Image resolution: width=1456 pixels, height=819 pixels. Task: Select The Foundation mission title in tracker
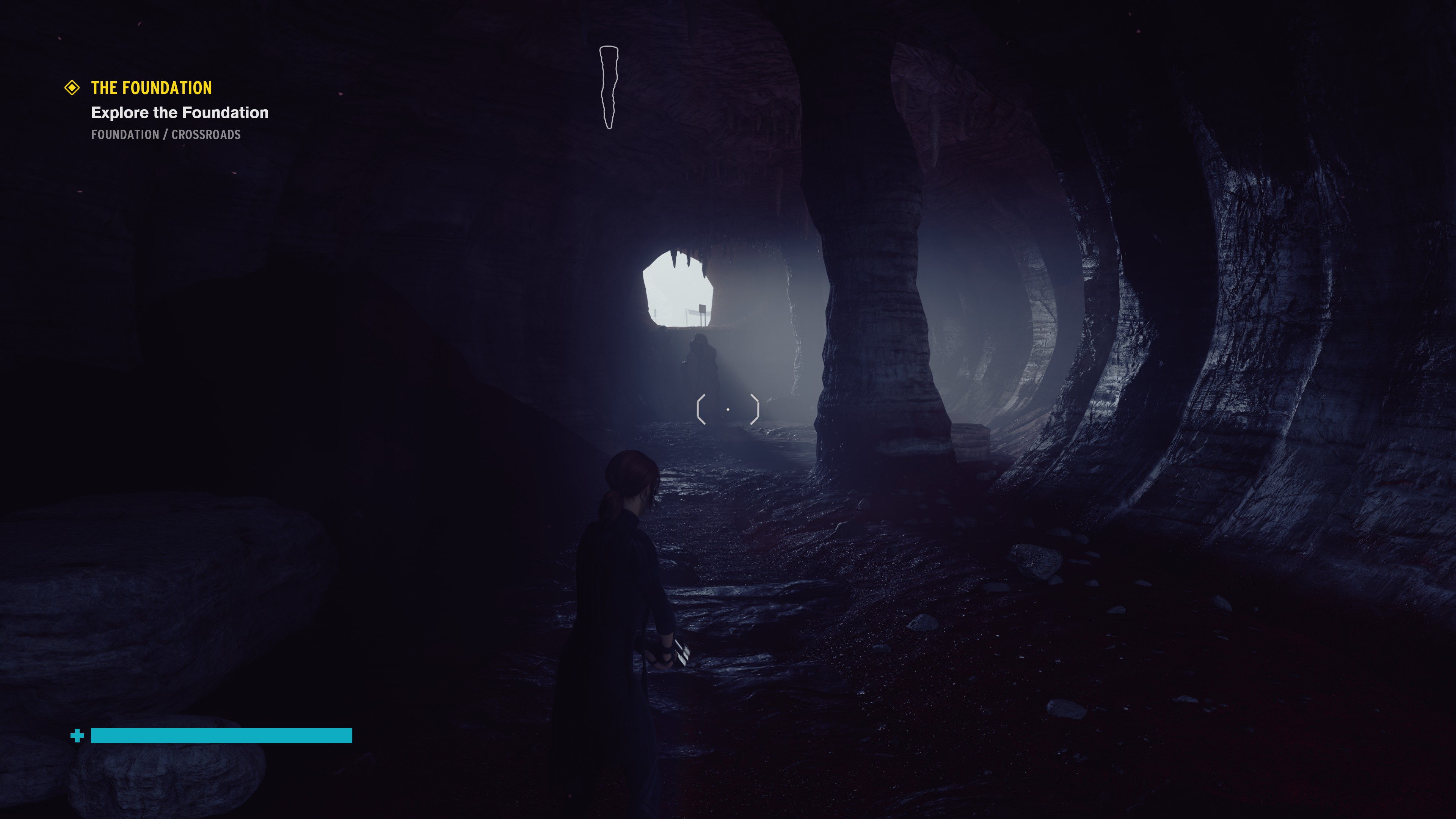pyautogui.click(x=152, y=88)
